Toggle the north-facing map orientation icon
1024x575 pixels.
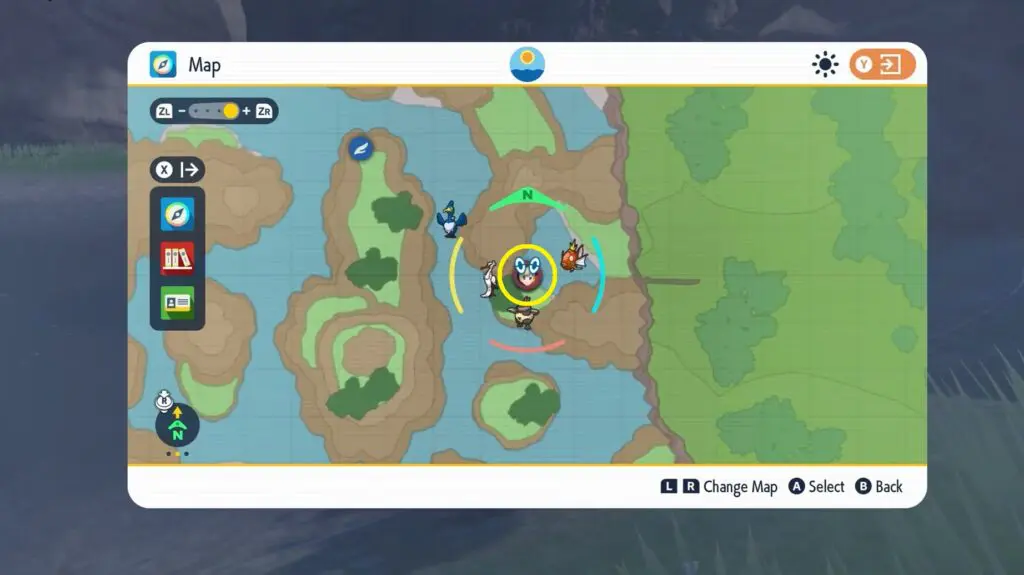coord(177,425)
